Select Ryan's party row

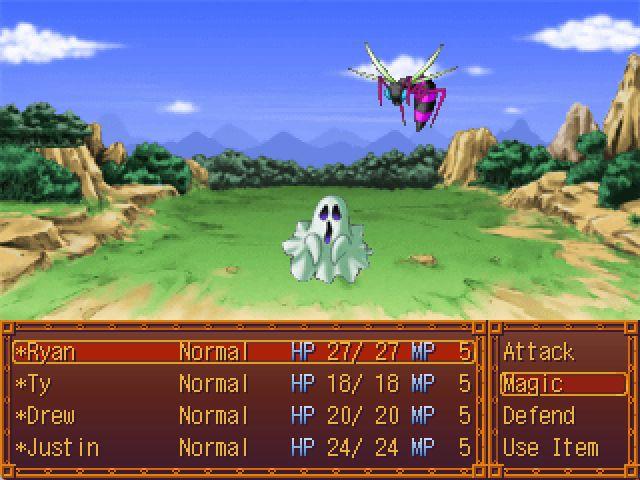pos(244,352)
